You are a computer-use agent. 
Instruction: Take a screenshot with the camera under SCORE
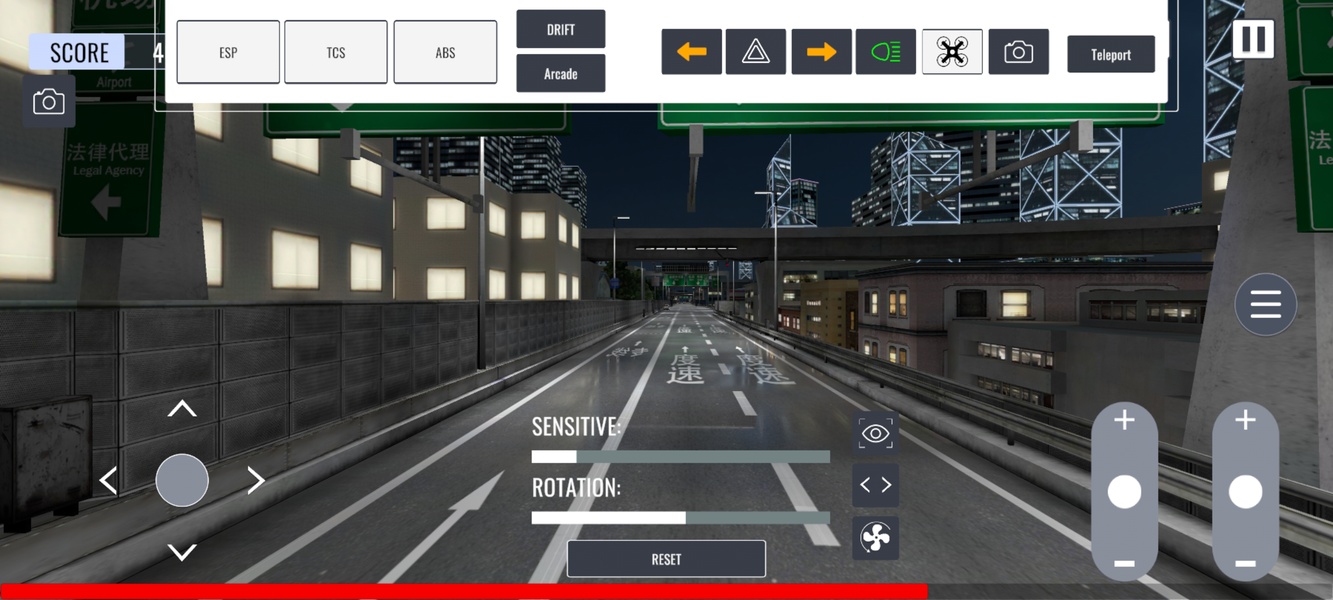tap(49, 102)
